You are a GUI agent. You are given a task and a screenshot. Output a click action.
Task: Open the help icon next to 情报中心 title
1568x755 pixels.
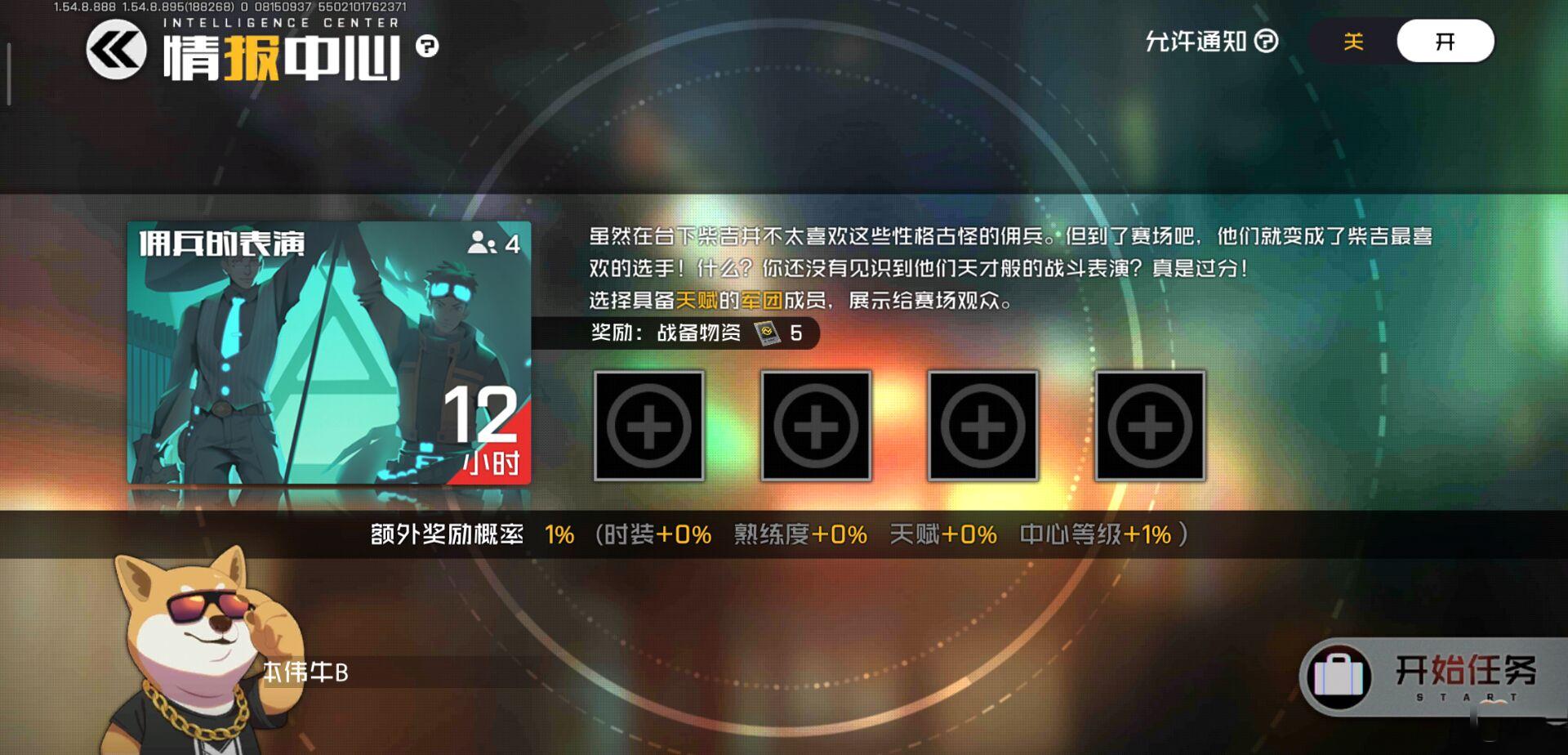click(x=428, y=45)
